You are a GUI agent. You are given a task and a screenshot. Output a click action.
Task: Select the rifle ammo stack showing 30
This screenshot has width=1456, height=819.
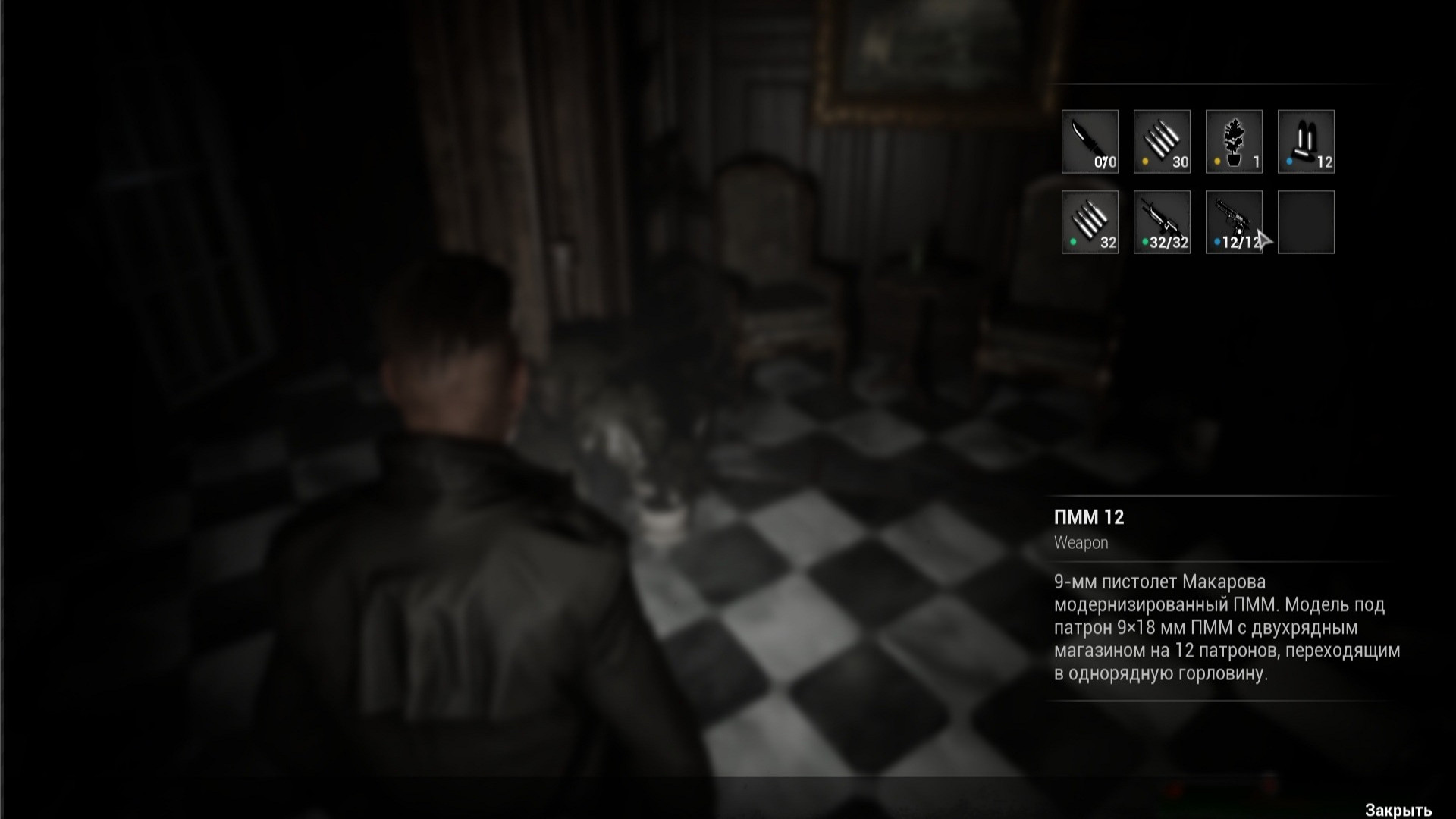pyautogui.click(x=1162, y=140)
